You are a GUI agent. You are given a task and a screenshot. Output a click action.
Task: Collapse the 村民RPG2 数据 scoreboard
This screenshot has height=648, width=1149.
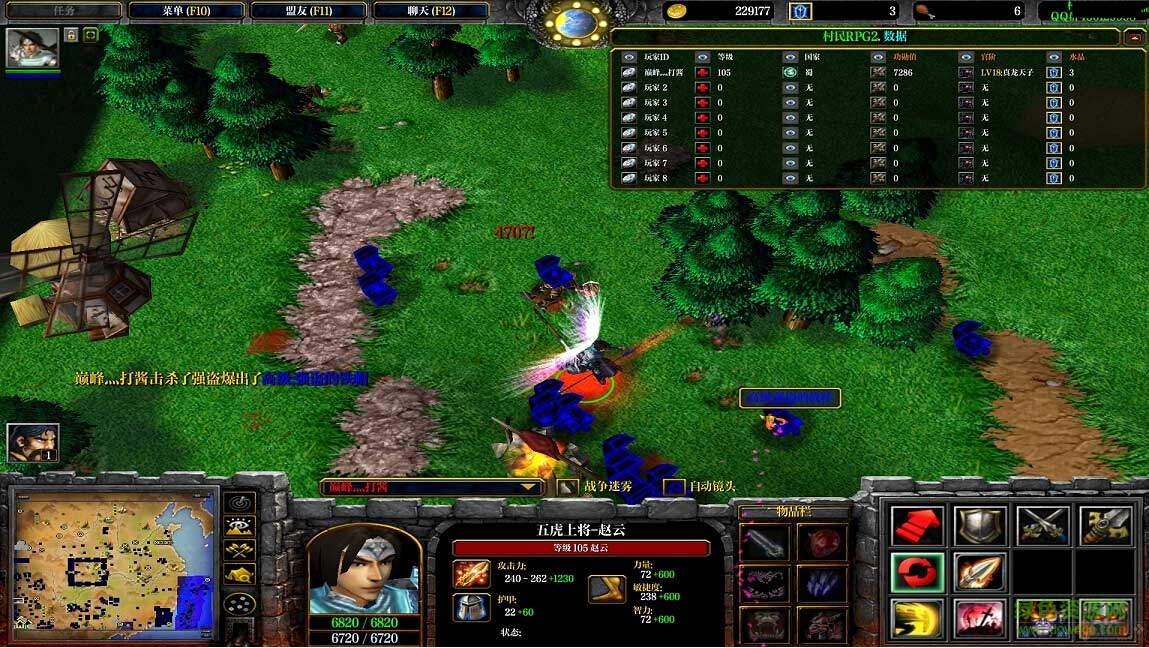pos(1133,38)
